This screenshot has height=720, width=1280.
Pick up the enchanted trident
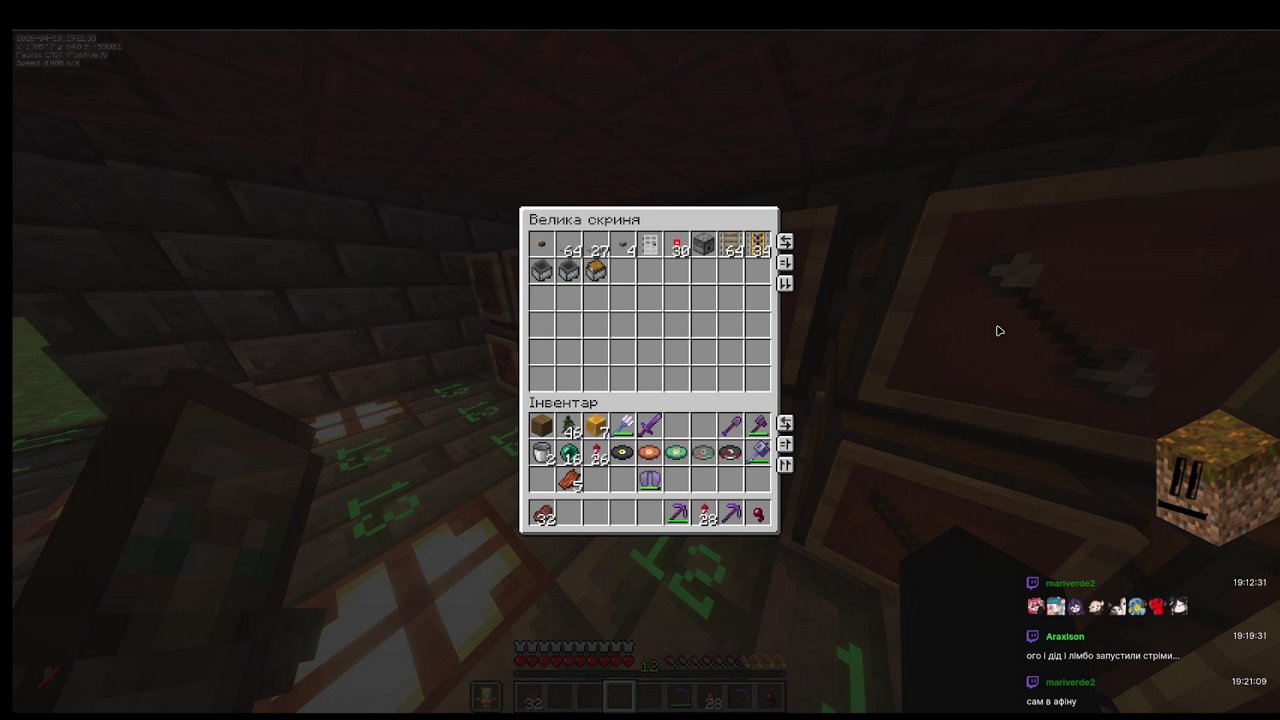621,426
